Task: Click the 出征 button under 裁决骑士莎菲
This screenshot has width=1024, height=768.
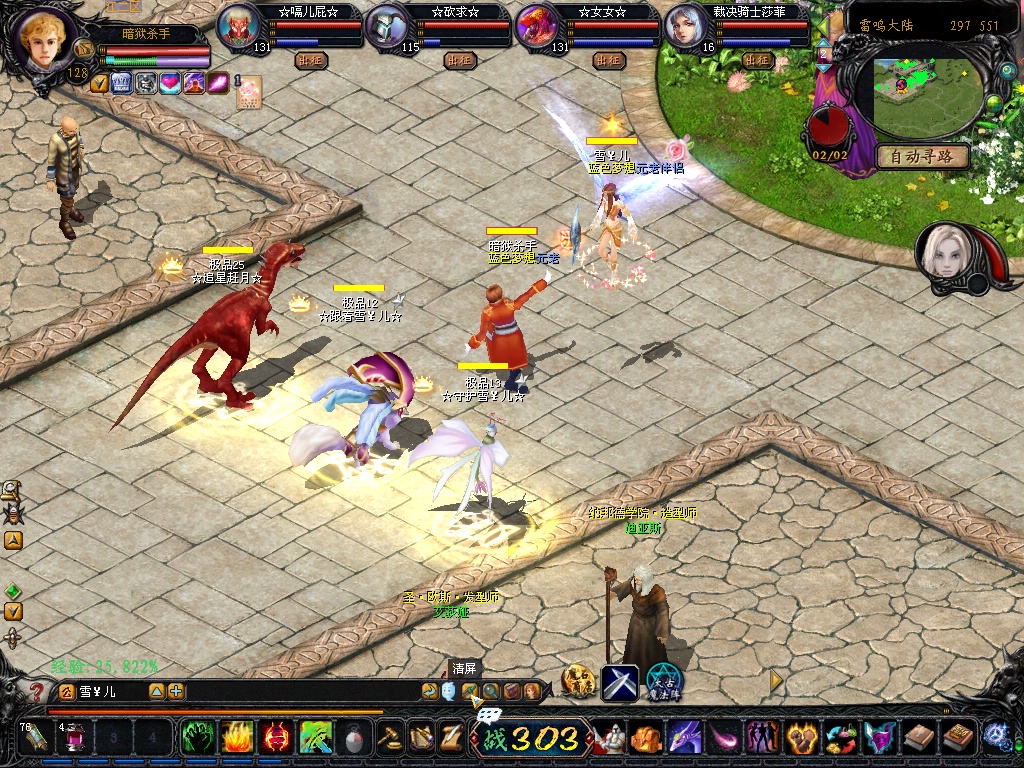Action: click(x=757, y=60)
